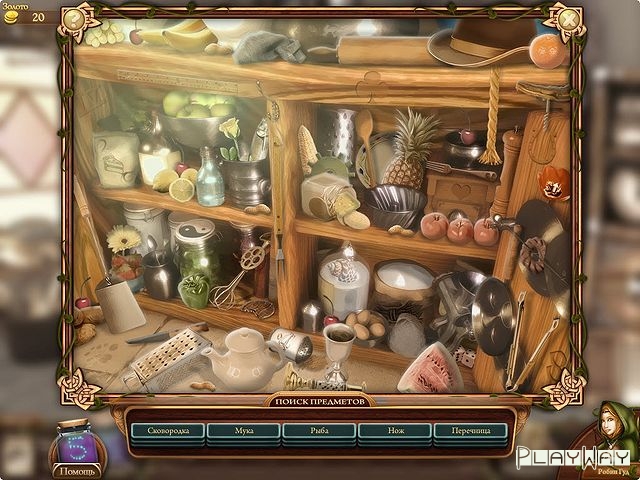Choose the Мука entry in the search list
Screen dimensions: 640x480
(243, 432)
